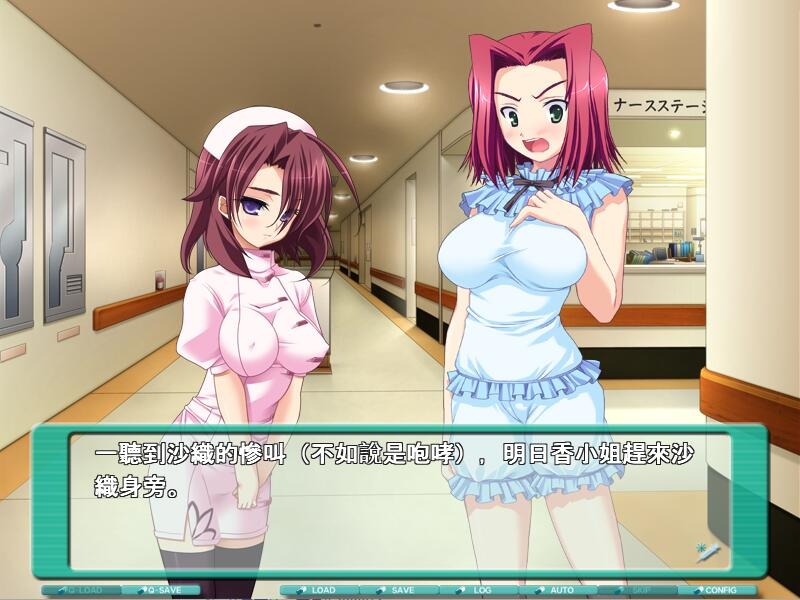The image size is (800, 600).
Task: Activate the SKIP text button
Action: pyautogui.click(x=637, y=590)
